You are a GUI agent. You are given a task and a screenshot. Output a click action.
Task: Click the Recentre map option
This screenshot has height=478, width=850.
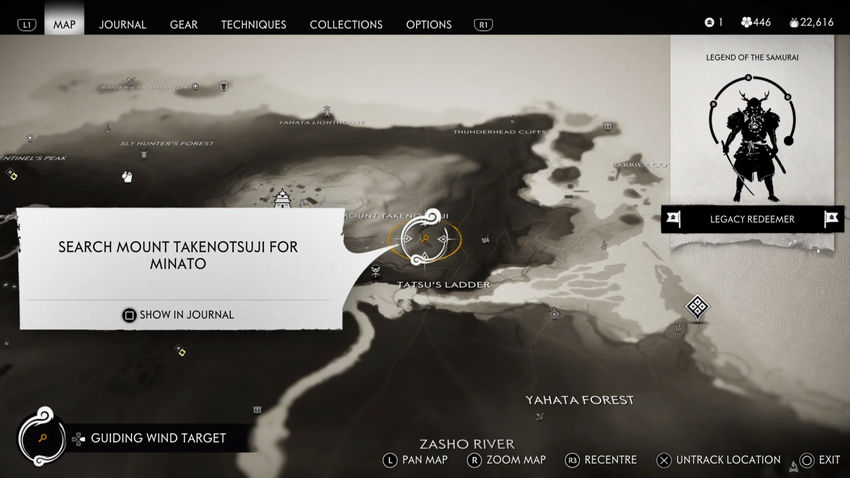(600, 460)
